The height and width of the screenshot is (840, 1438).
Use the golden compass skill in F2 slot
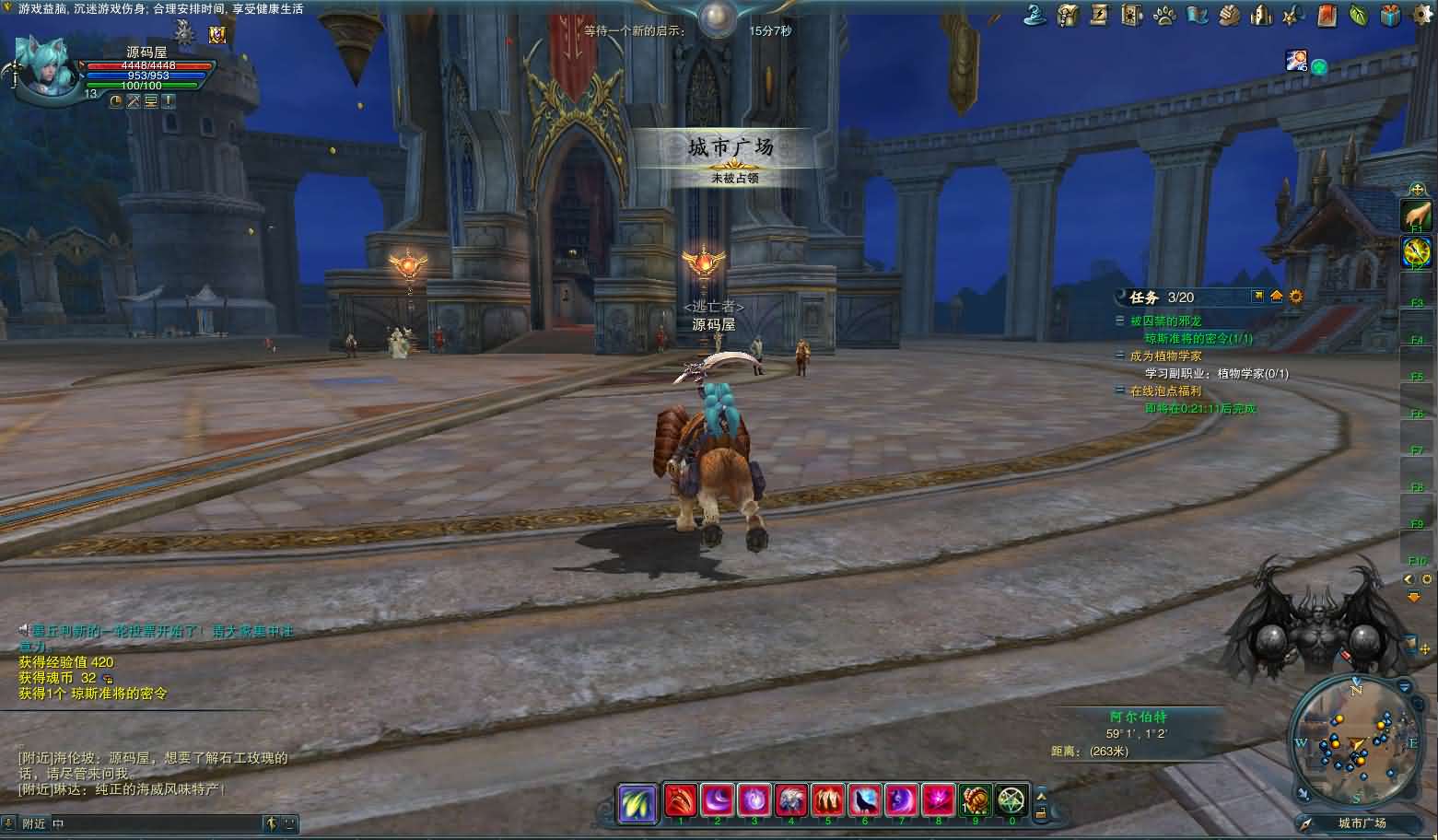click(1416, 251)
